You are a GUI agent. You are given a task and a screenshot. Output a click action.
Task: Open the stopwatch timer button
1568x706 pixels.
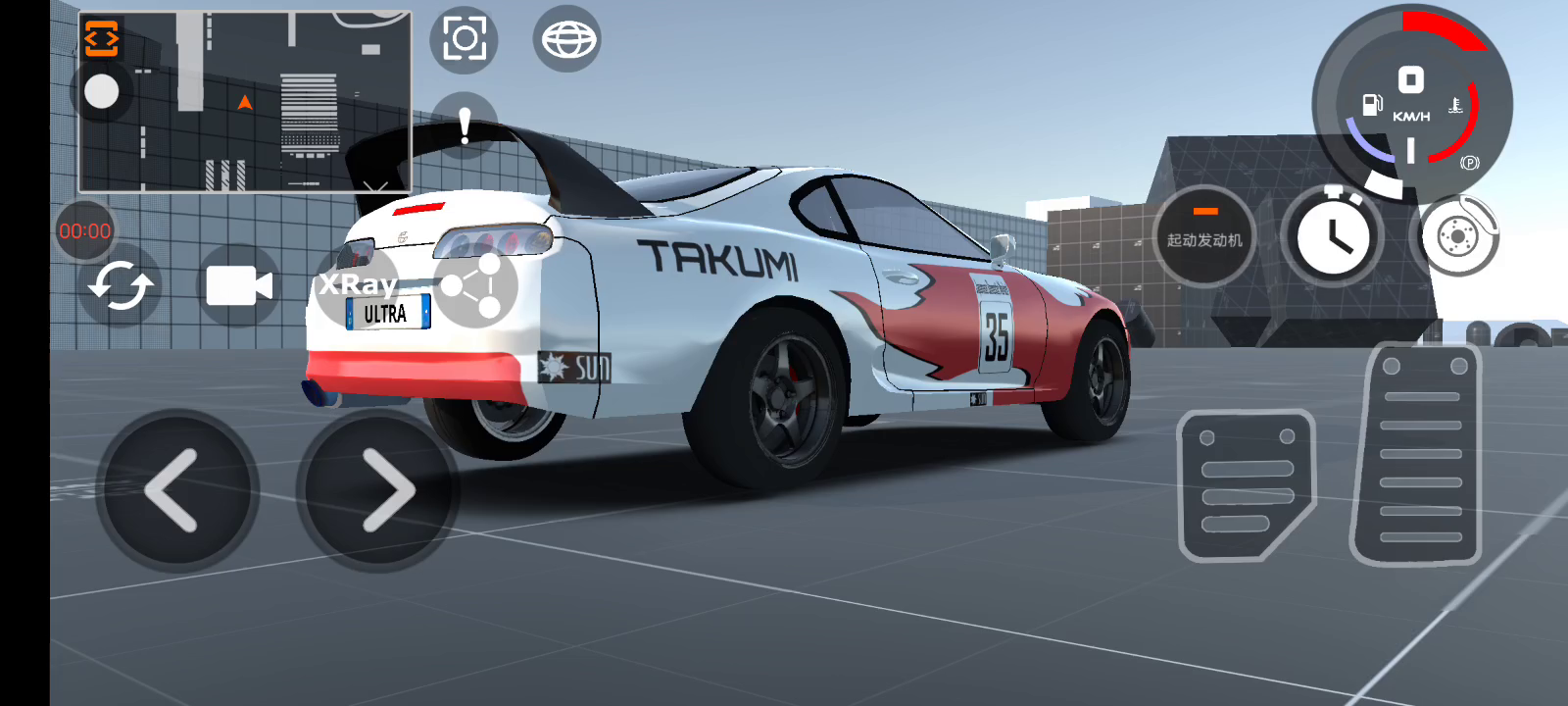pos(1332,236)
